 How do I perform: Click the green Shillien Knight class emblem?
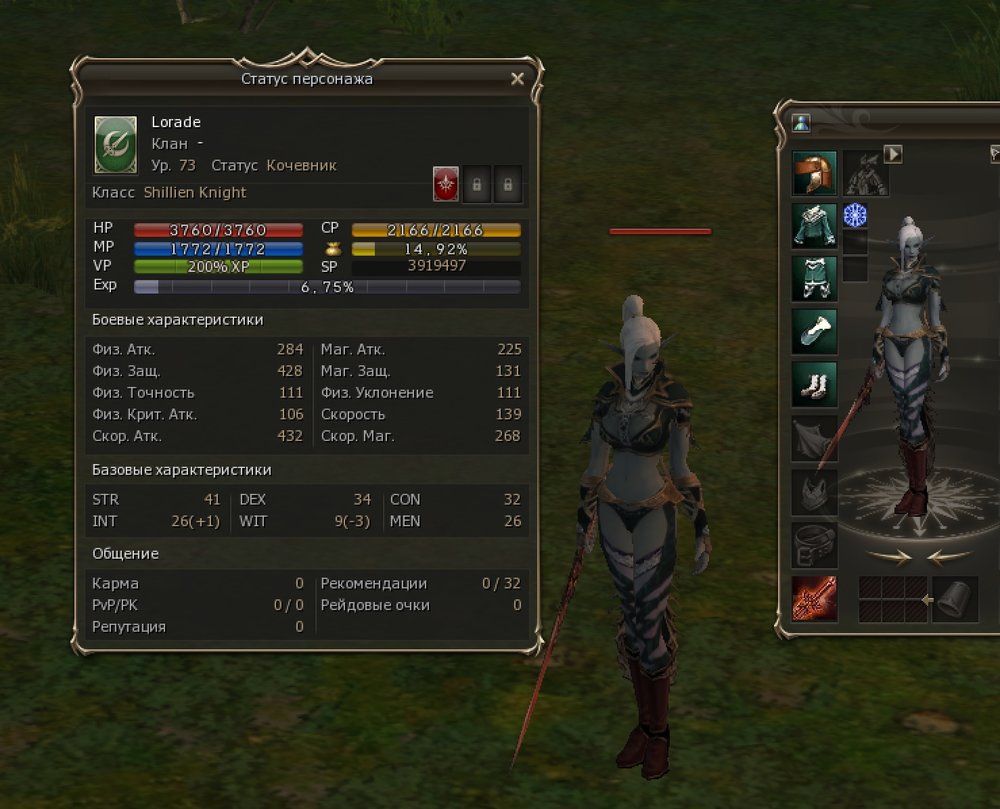[x=115, y=145]
